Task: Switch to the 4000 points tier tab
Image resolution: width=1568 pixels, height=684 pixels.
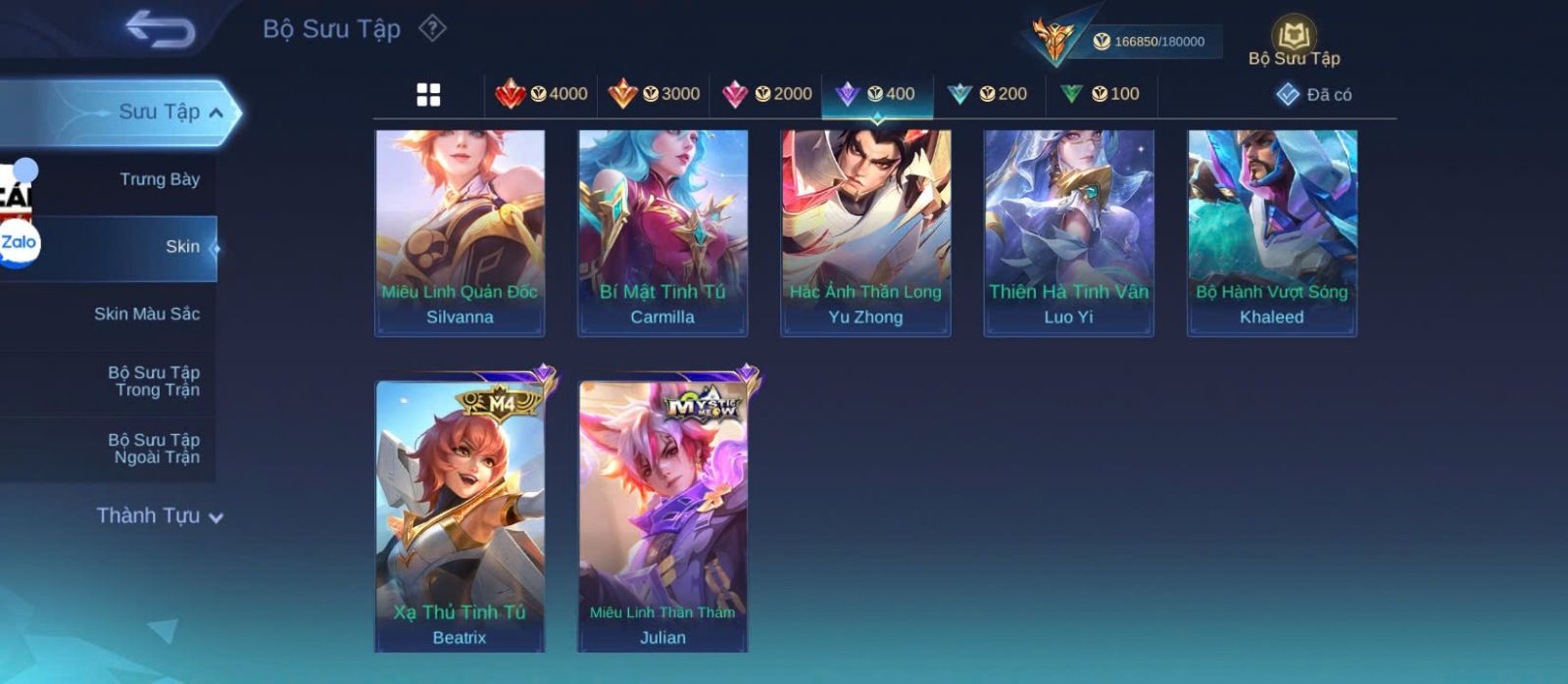Action: [542, 94]
